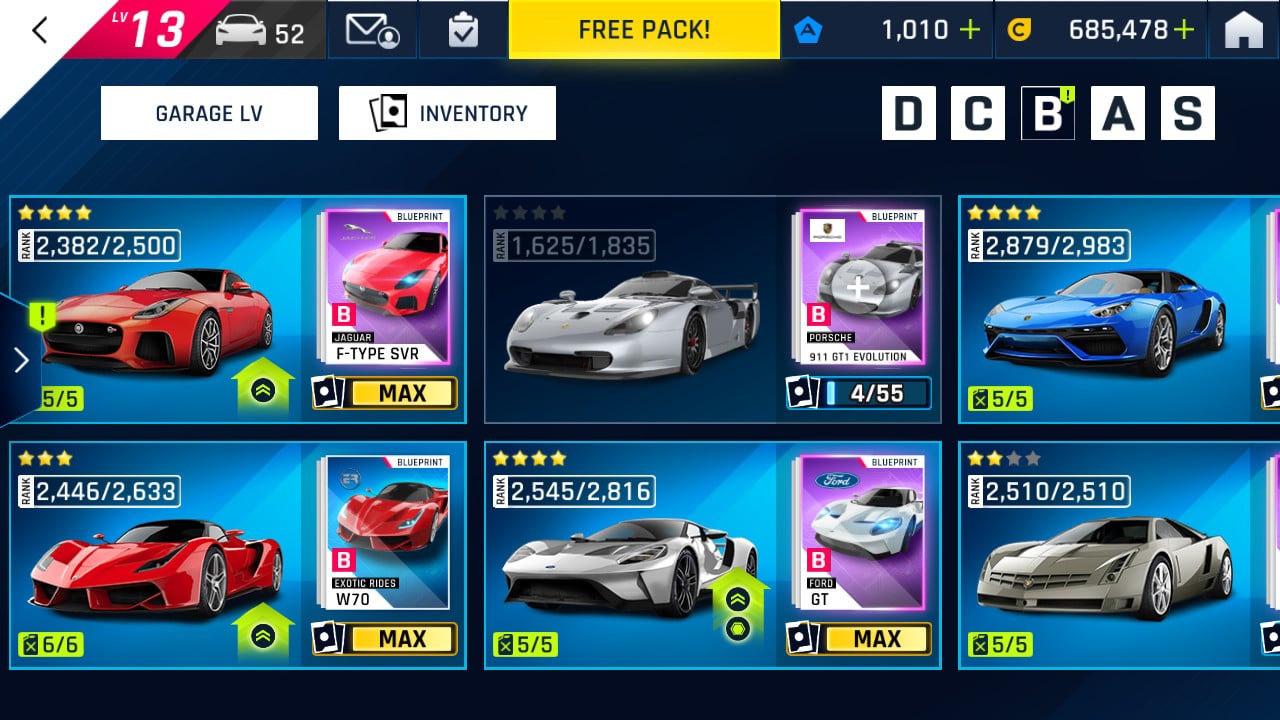Switch to class C cars

pyautogui.click(x=978, y=113)
